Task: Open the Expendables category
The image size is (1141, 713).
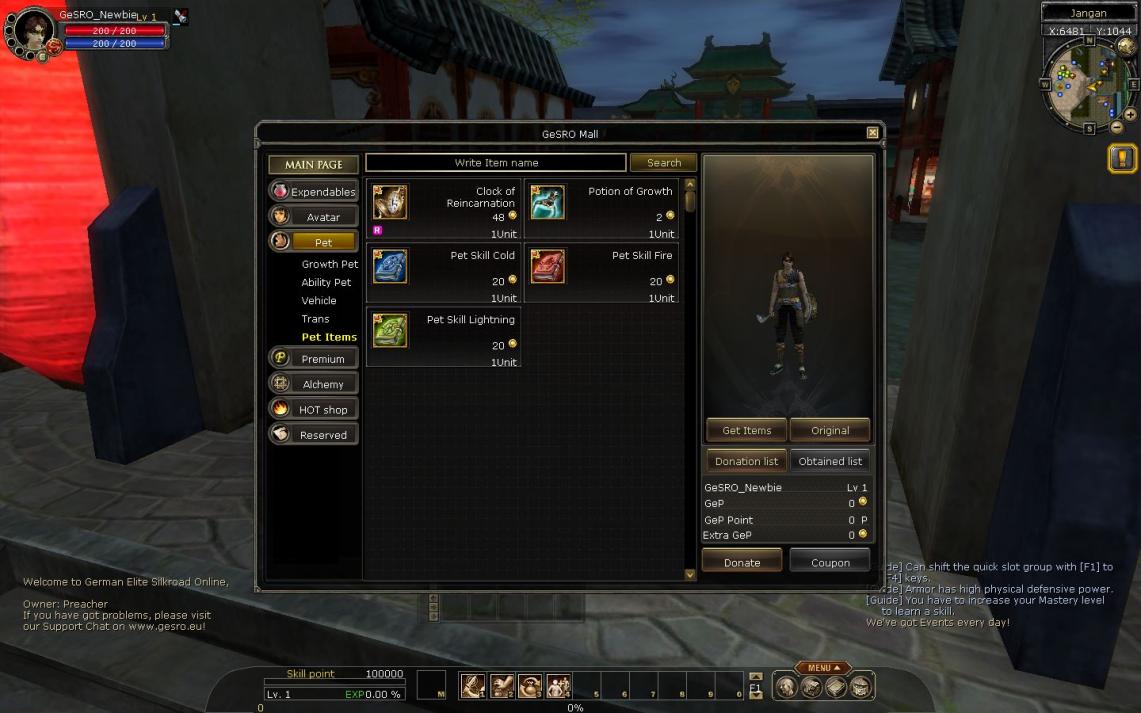Action: (x=313, y=191)
